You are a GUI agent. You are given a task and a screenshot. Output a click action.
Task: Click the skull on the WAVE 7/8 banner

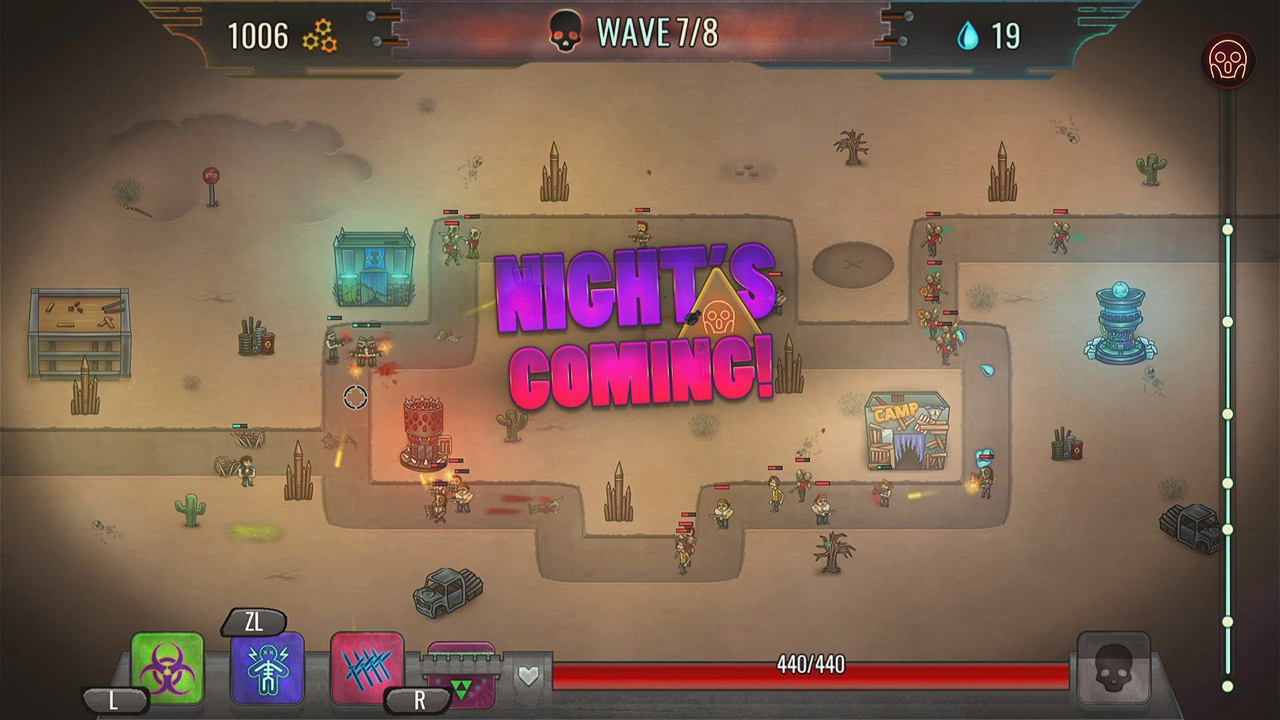(x=564, y=33)
